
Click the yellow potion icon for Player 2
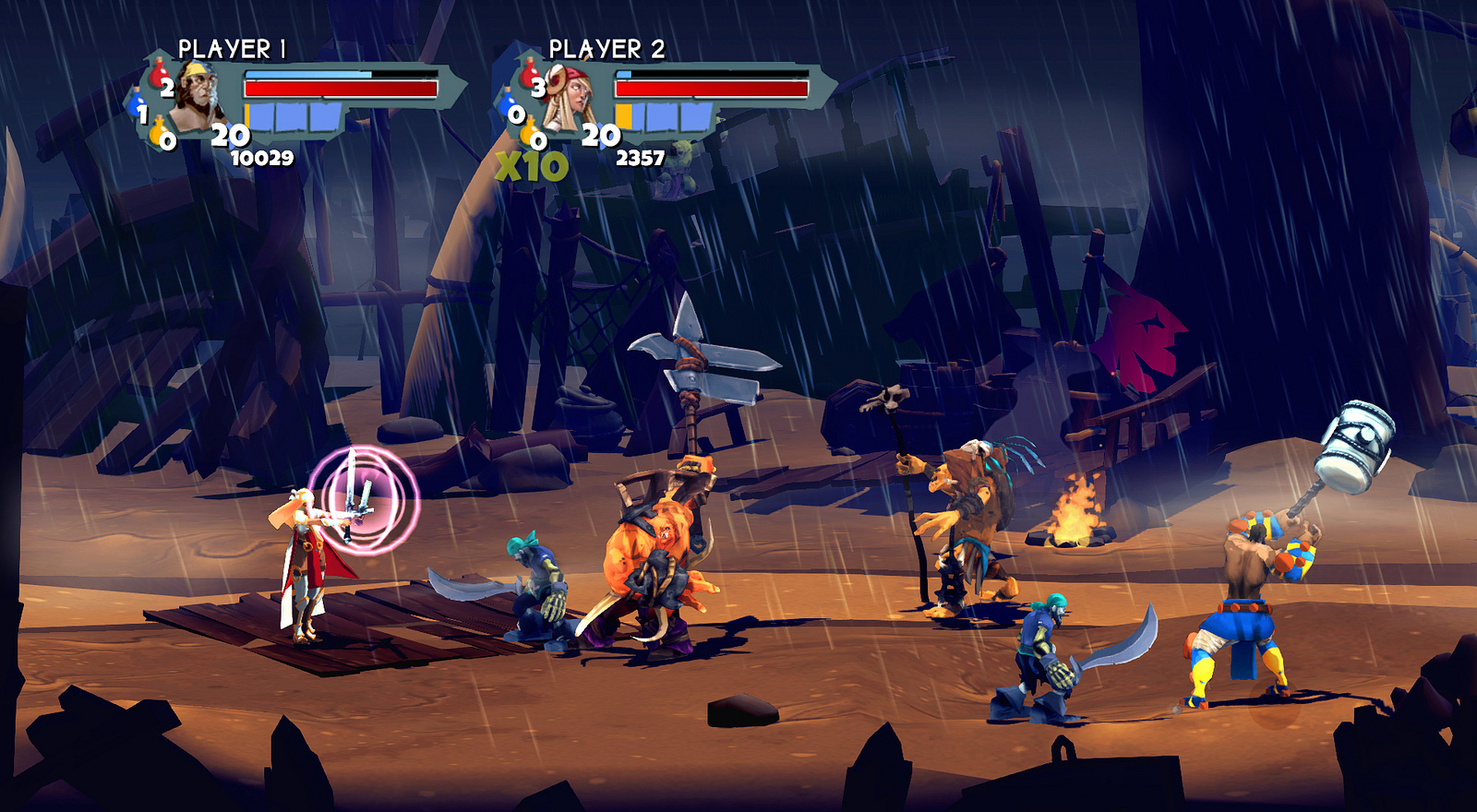click(x=529, y=131)
